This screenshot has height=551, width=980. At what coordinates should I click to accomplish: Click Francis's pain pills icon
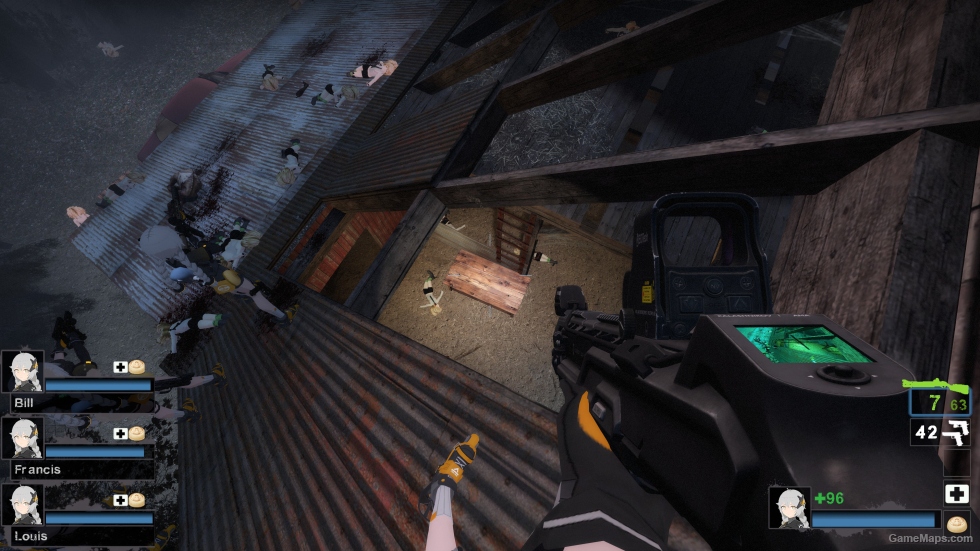(x=136, y=433)
